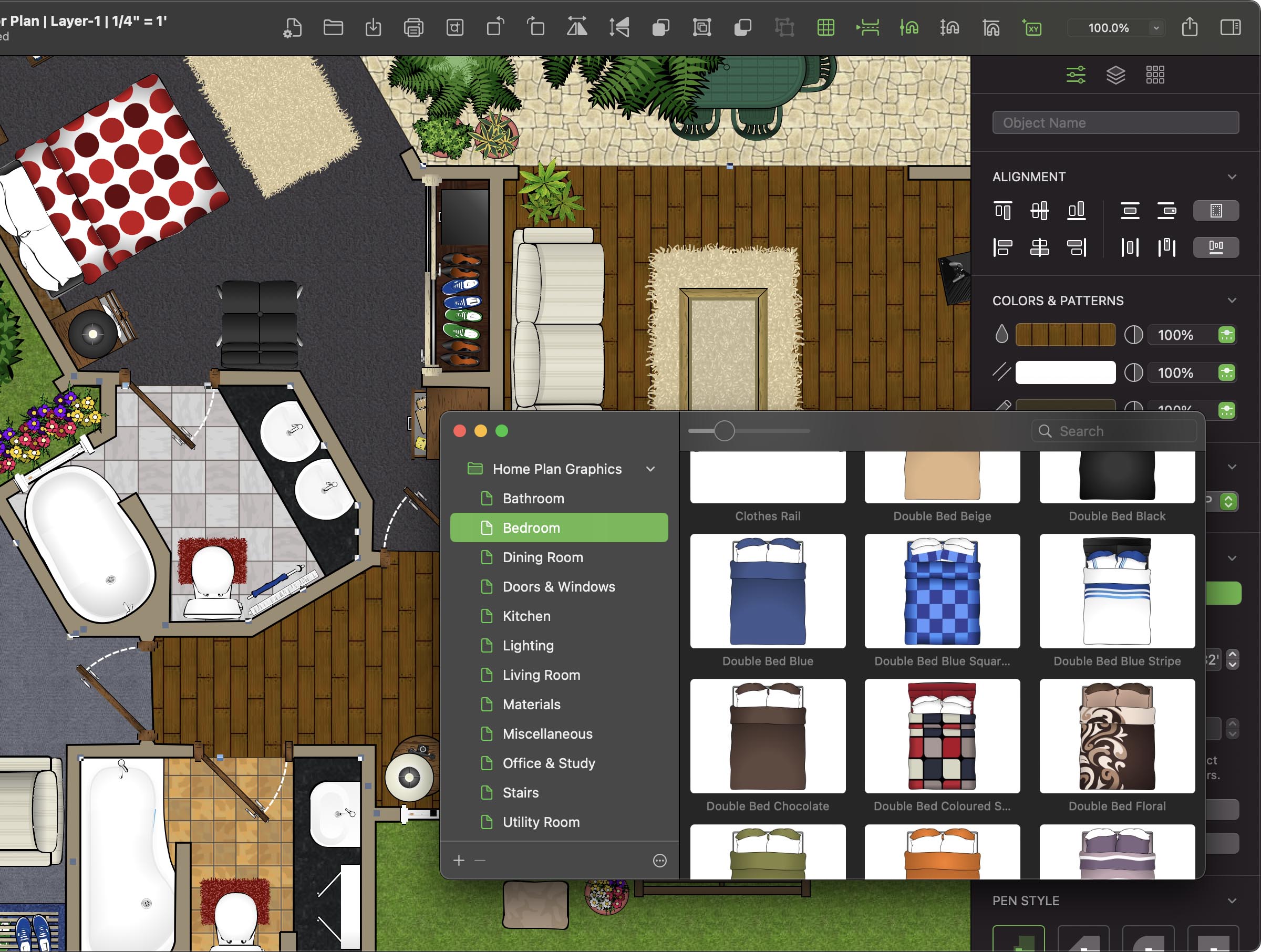Choose the Doors & Windows category
1261x952 pixels.
tap(558, 586)
